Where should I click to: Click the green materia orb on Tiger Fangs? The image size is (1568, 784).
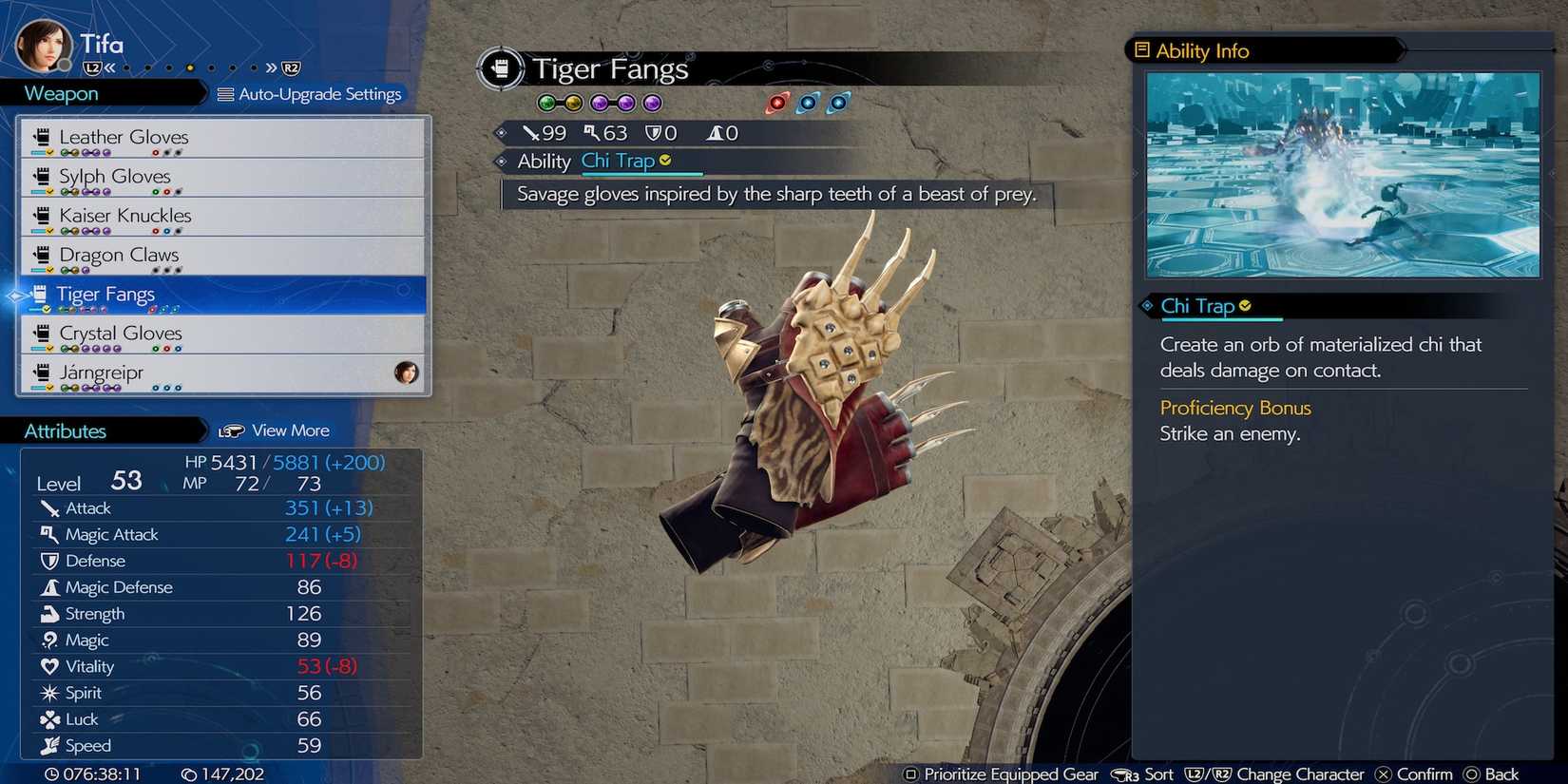(x=546, y=102)
